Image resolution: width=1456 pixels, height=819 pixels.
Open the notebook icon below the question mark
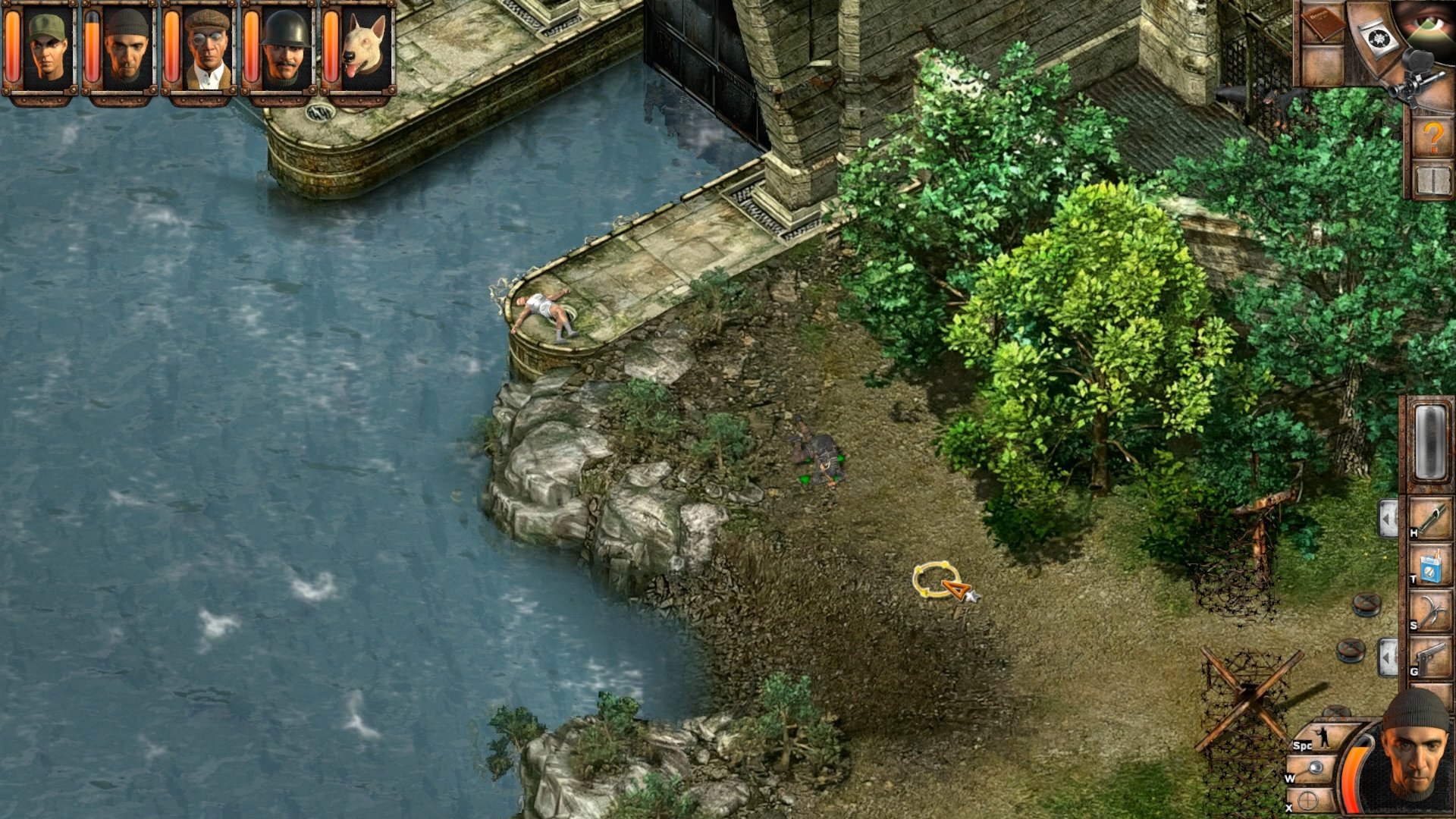(1432, 180)
